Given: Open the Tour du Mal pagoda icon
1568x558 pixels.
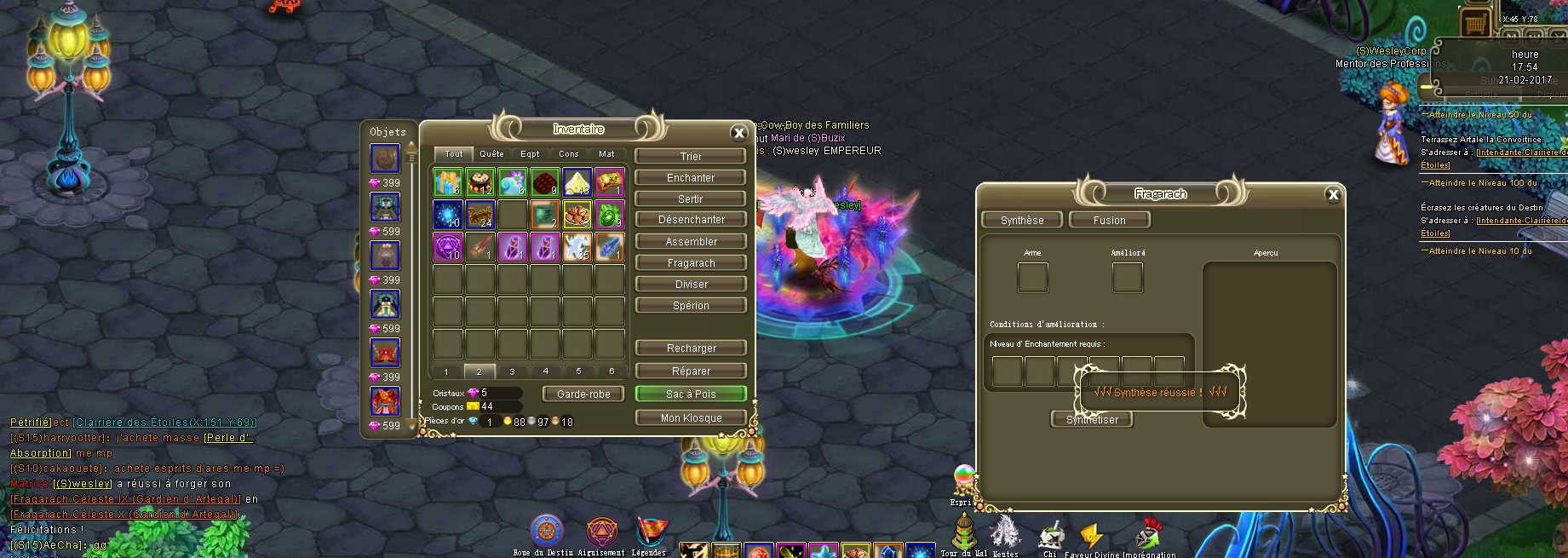Looking at the screenshot, I should point(963,532).
